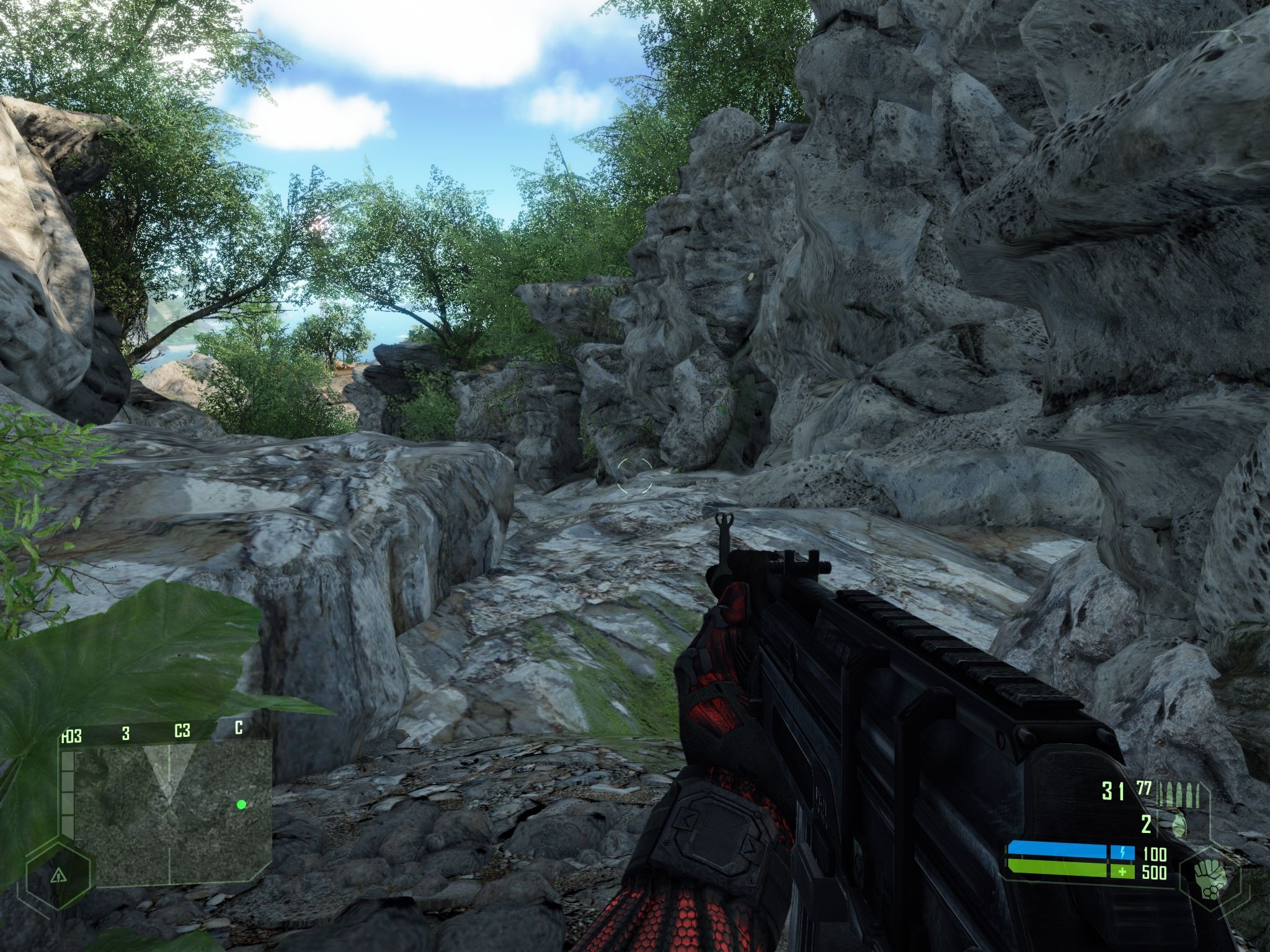
Task: Click the grenade icon next to the count
Action: click(1178, 824)
